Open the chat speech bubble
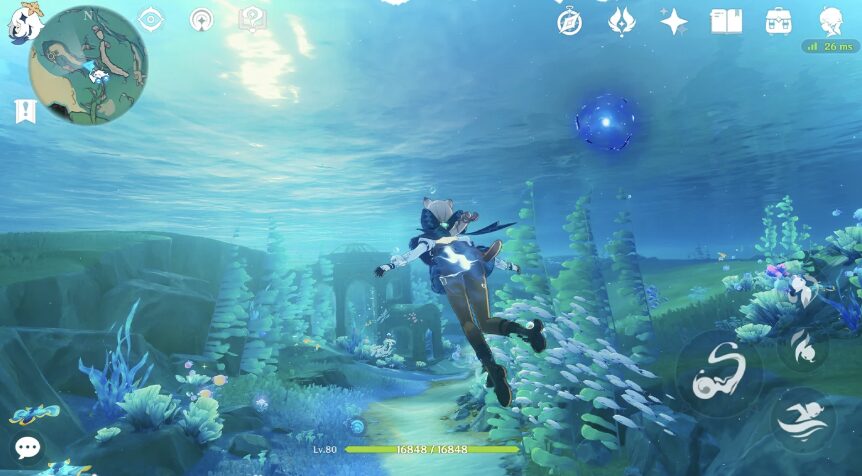The height and width of the screenshot is (476, 862). click(x=28, y=447)
